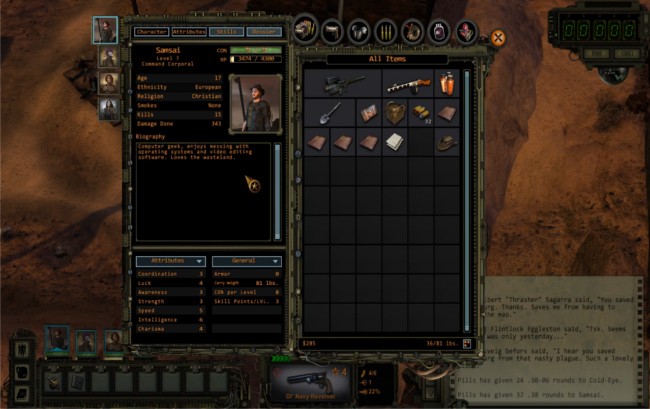Screen dimensions: 650x409
Task: Open the Dossier tab
Action: pyautogui.click(x=264, y=32)
